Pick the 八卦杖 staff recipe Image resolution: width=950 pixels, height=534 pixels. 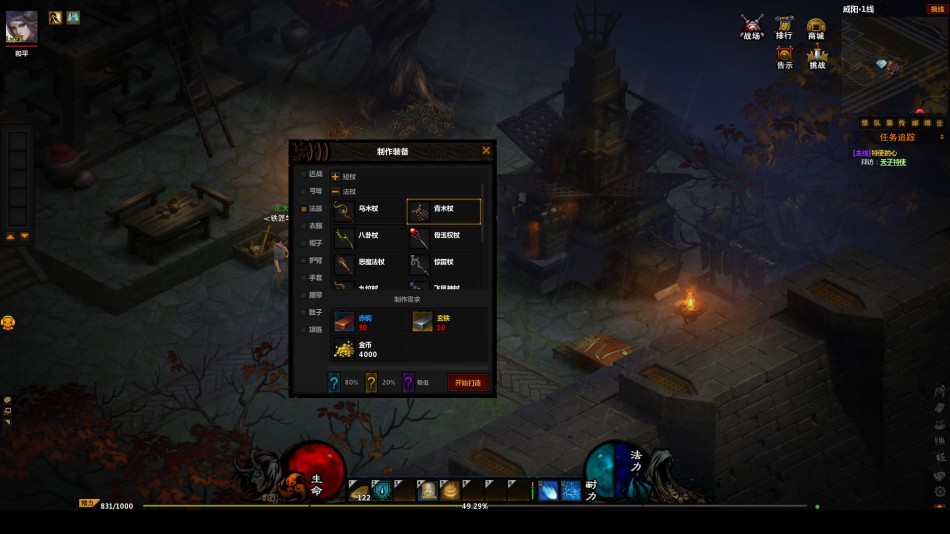368,236
